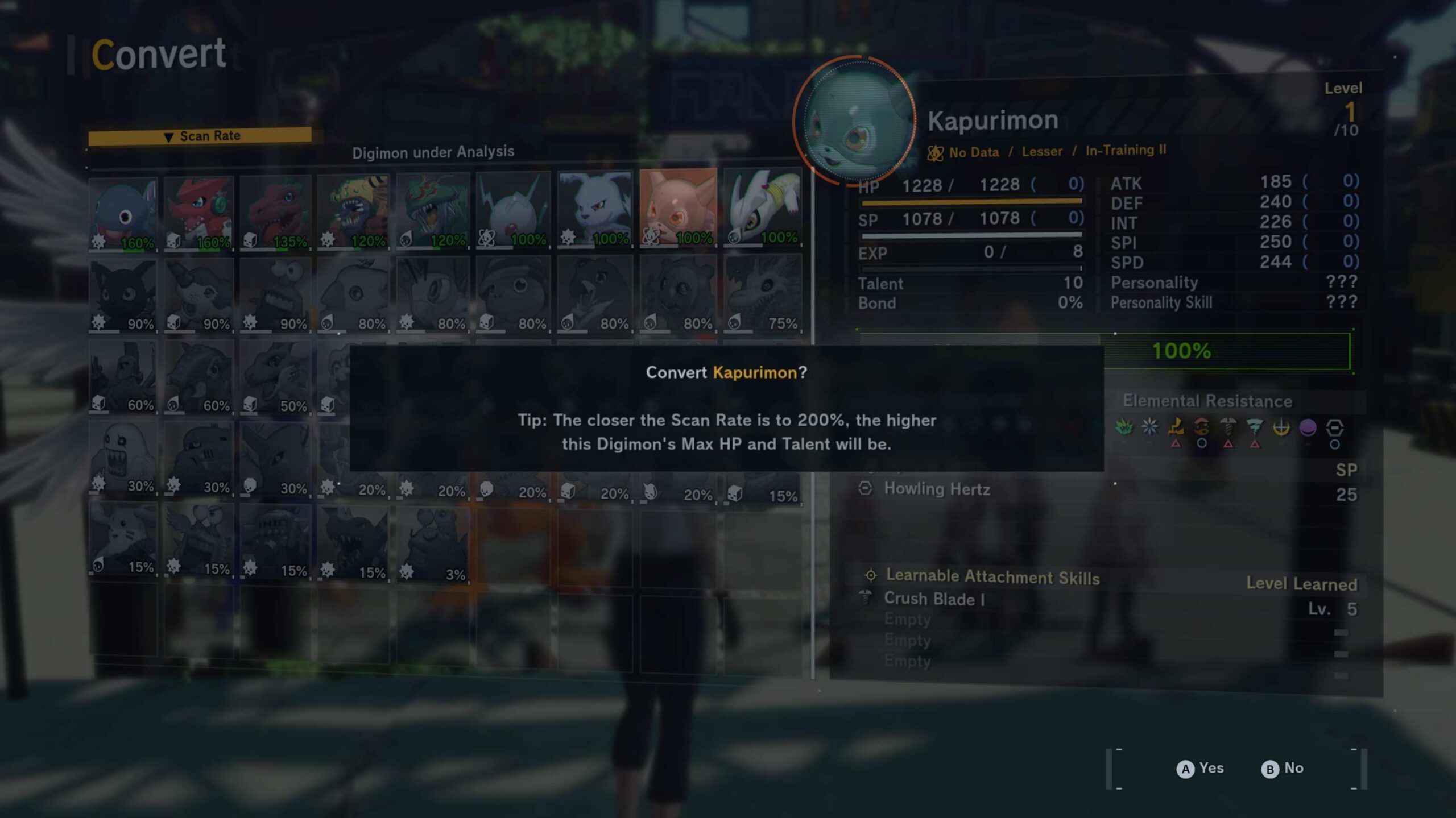The width and height of the screenshot is (1456, 818).
Task: Select the highlighted pink Kapurimon tile
Action: tap(677, 209)
